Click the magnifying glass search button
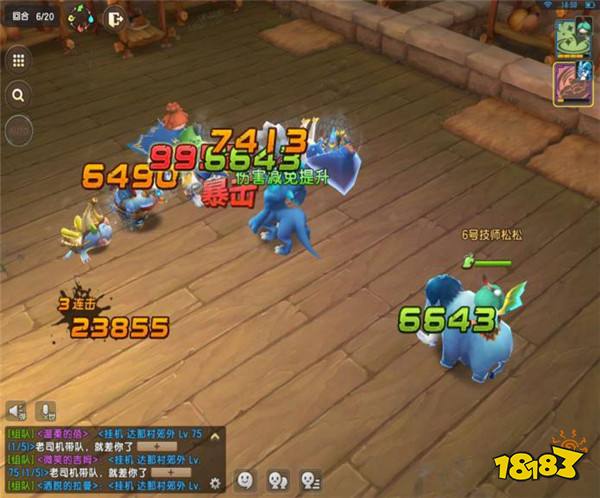This screenshot has height=498, width=600. [19, 95]
